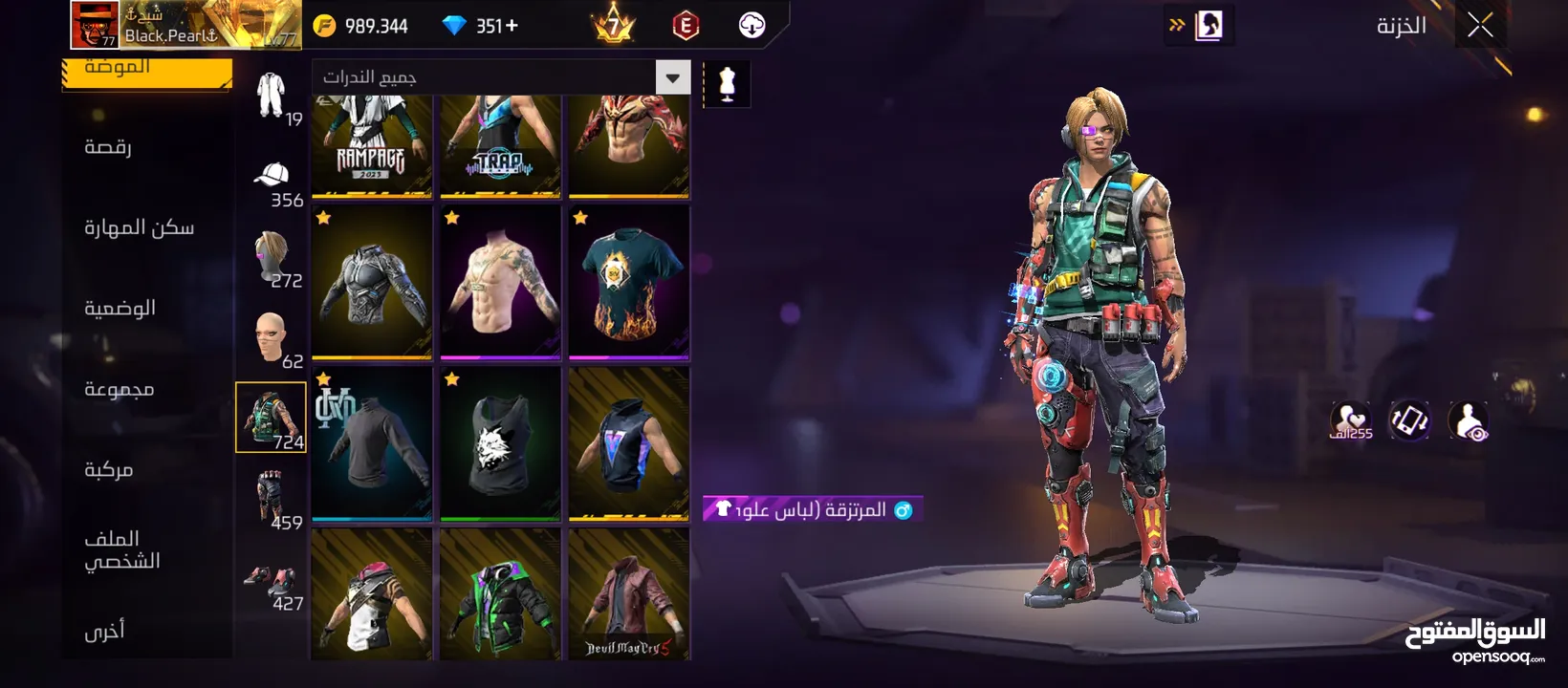The width and height of the screenshot is (1568, 688).
Task: Show the أخرى (other) category
Action: tap(104, 631)
